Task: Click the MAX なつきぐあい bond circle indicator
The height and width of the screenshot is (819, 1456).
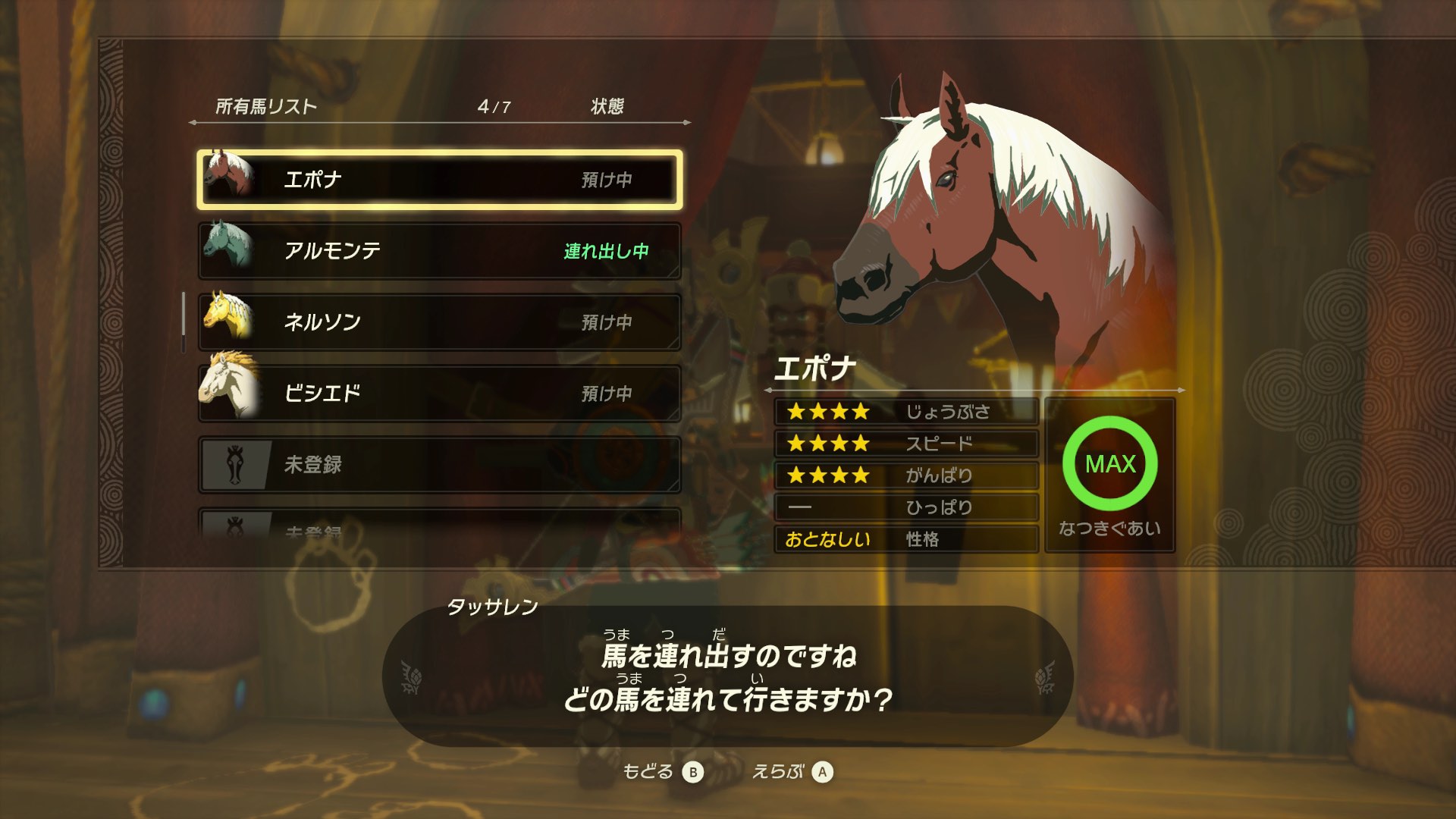Action: [x=1109, y=465]
